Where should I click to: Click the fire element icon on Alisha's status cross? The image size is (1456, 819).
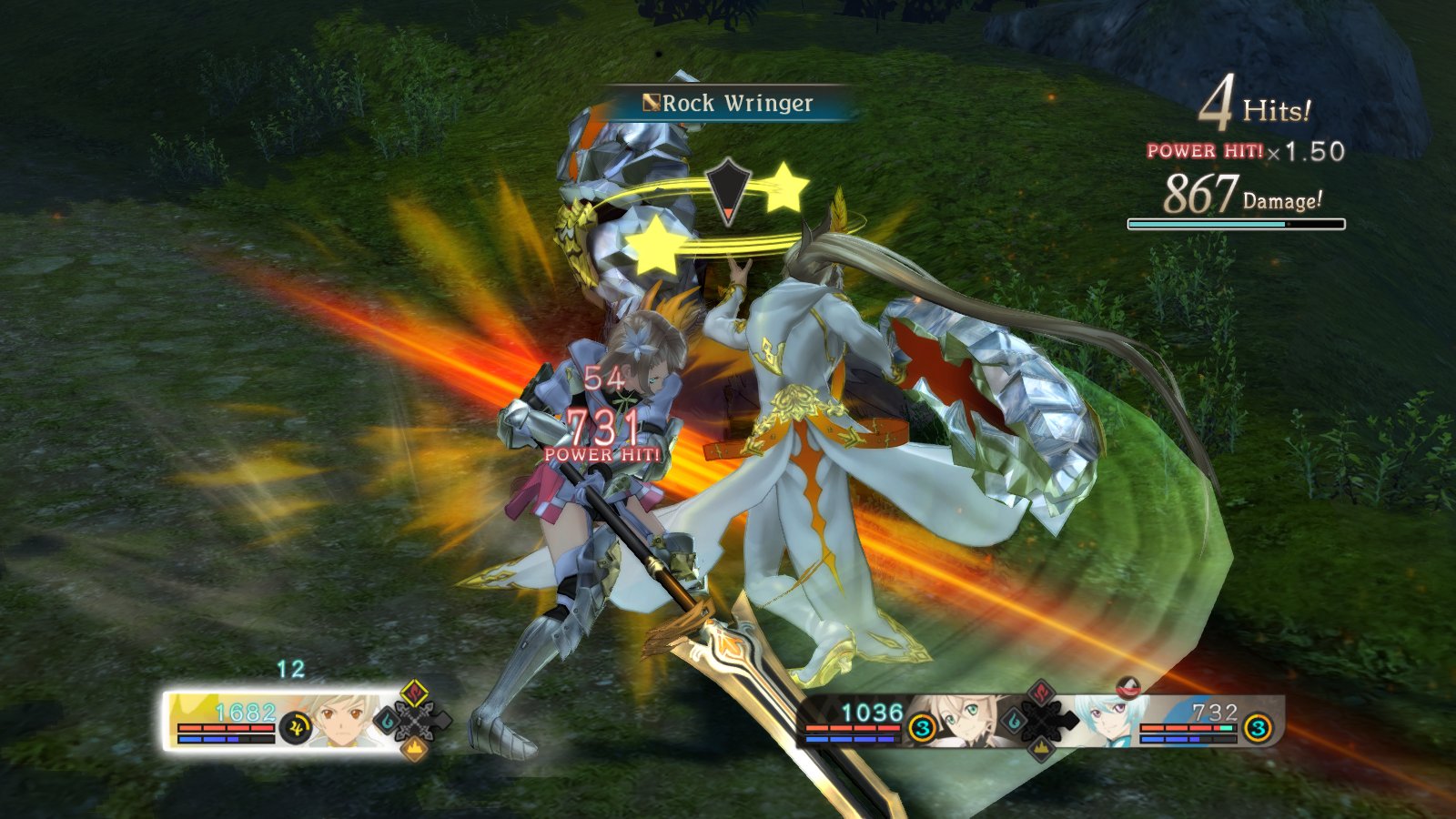[1040, 692]
